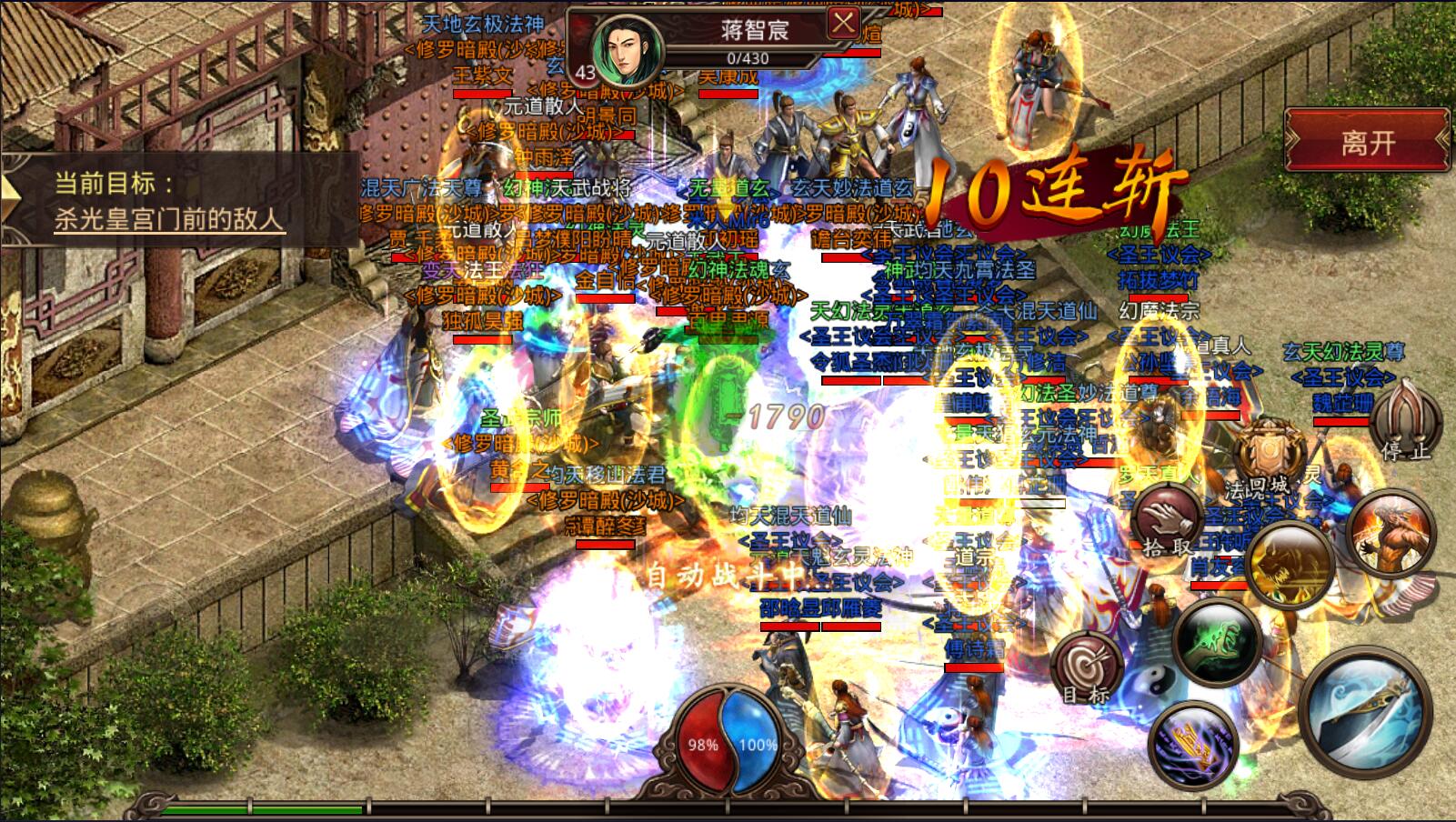Use the purple lightning sword skill

(x=1193, y=745)
